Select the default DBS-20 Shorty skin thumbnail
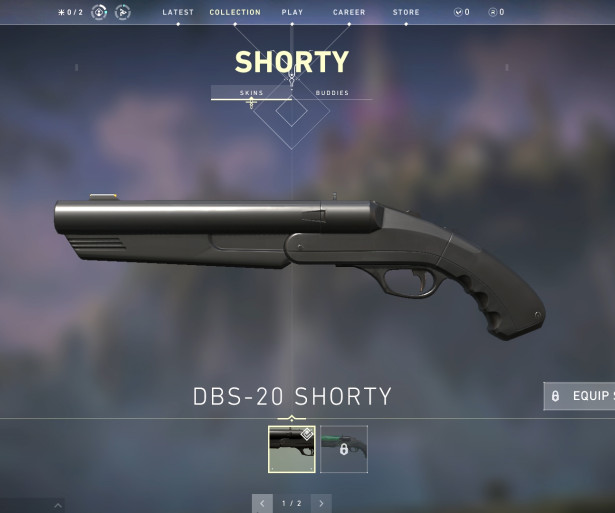Viewport: 615px width, 513px height. pos(292,449)
